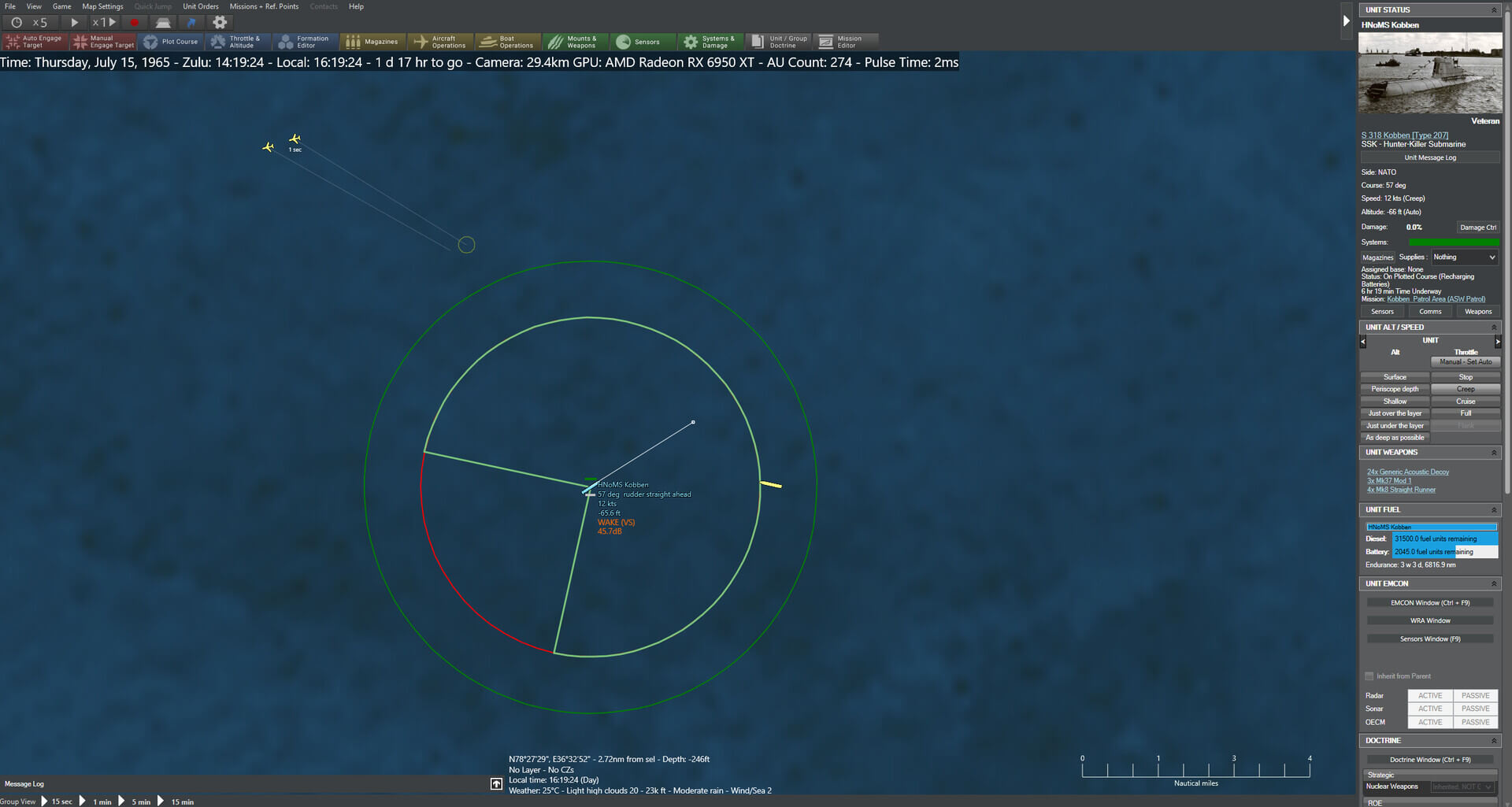Open the Boat Operations window
This screenshot has height=807, width=1512.
(x=508, y=41)
